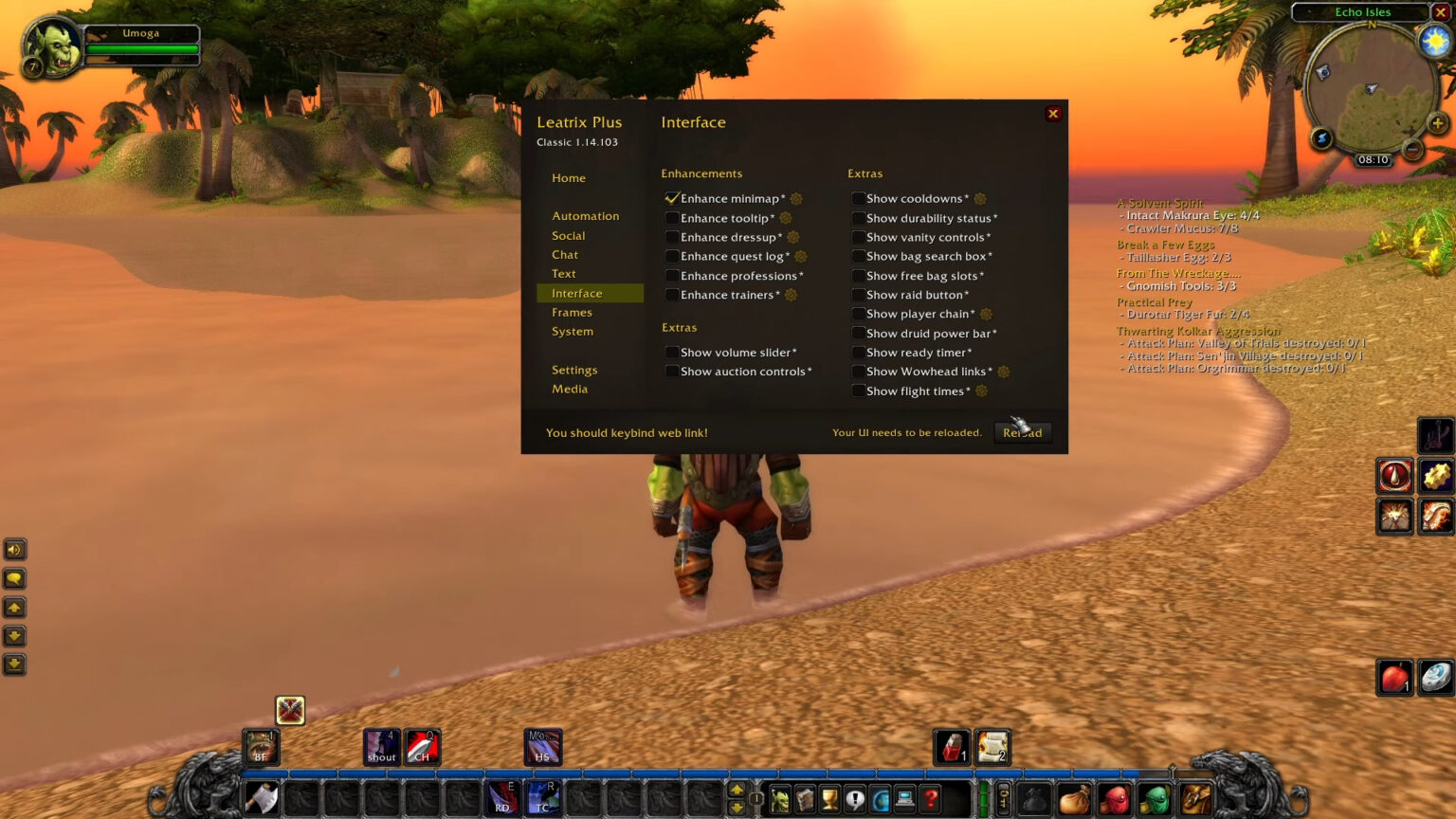Open the character info micro menu icon

tap(779, 799)
